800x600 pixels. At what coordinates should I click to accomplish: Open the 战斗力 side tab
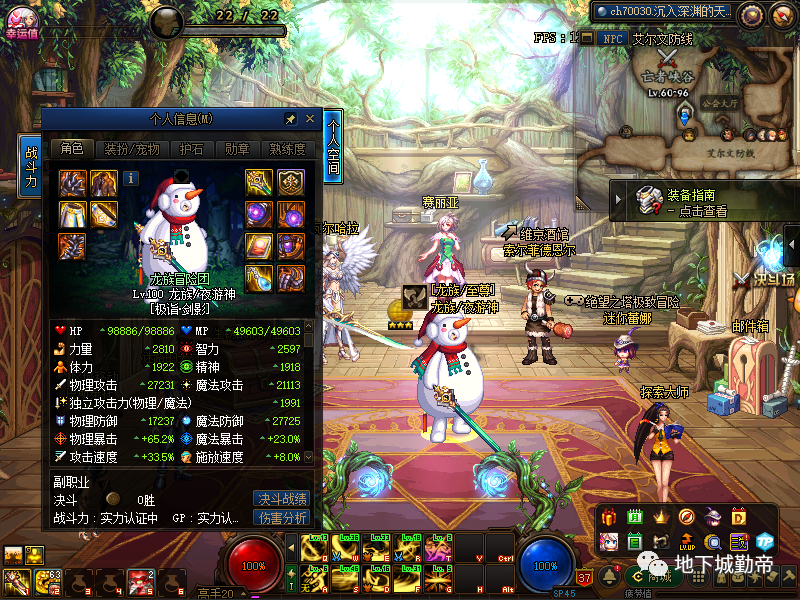pyautogui.click(x=31, y=167)
